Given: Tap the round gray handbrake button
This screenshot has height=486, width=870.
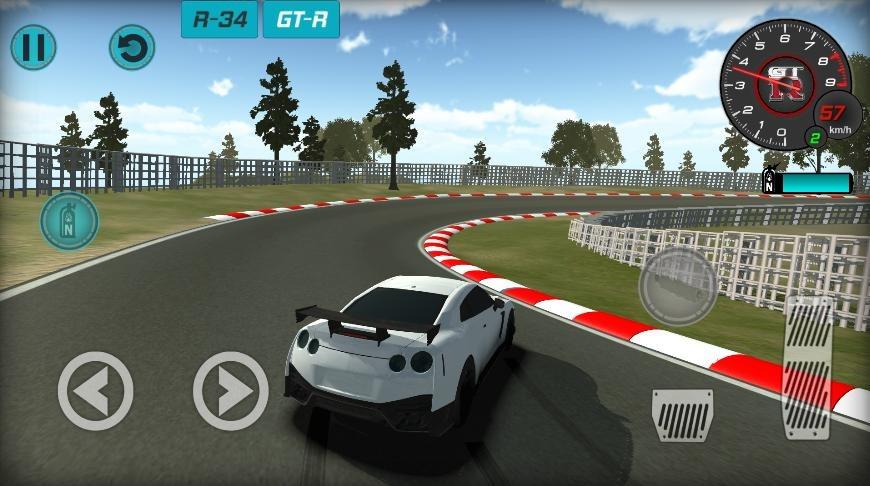Looking at the screenshot, I should point(678,285).
